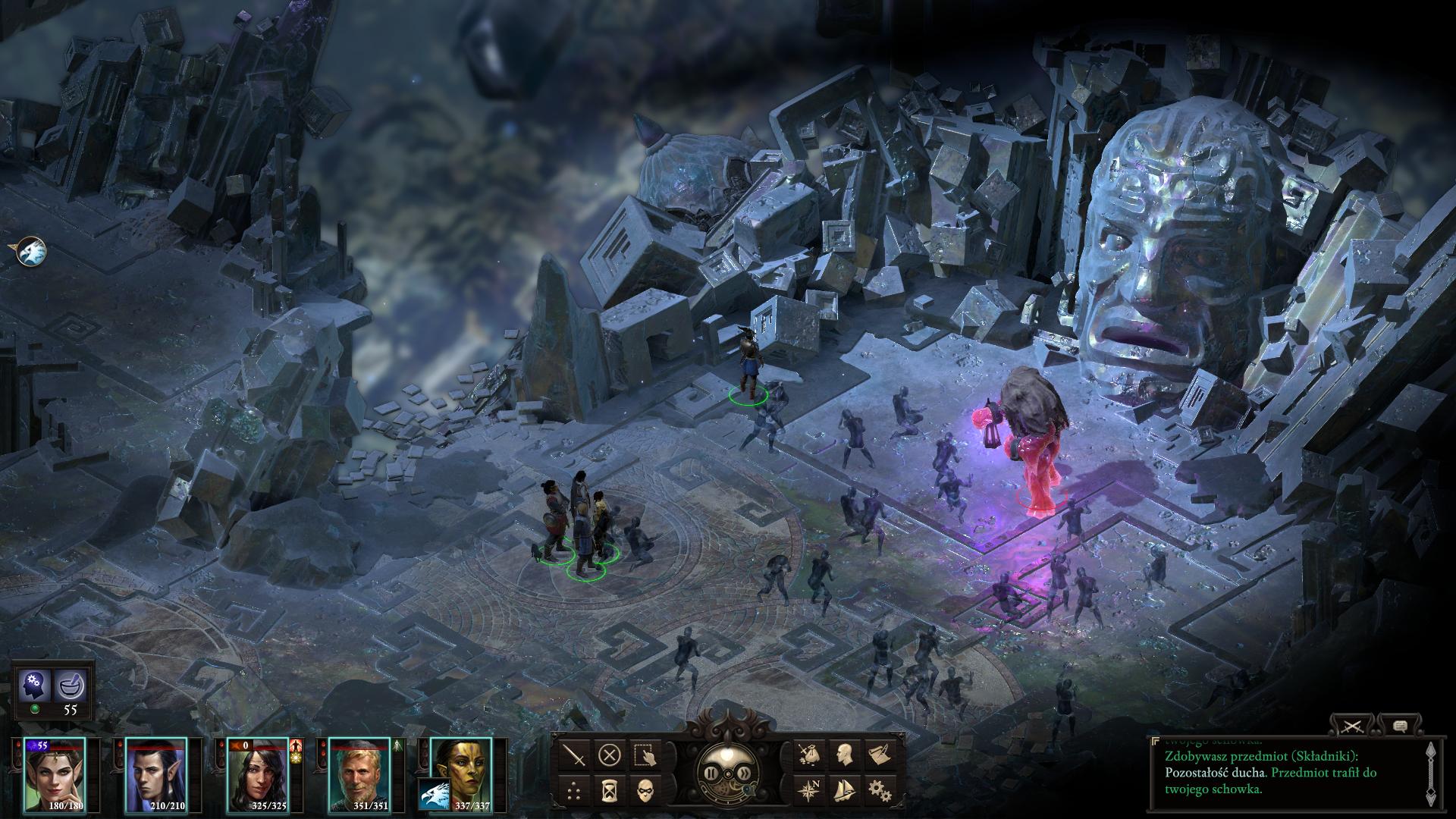Toggle the party AI head-with-gears icon
The image size is (1456, 819).
click(35, 686)
